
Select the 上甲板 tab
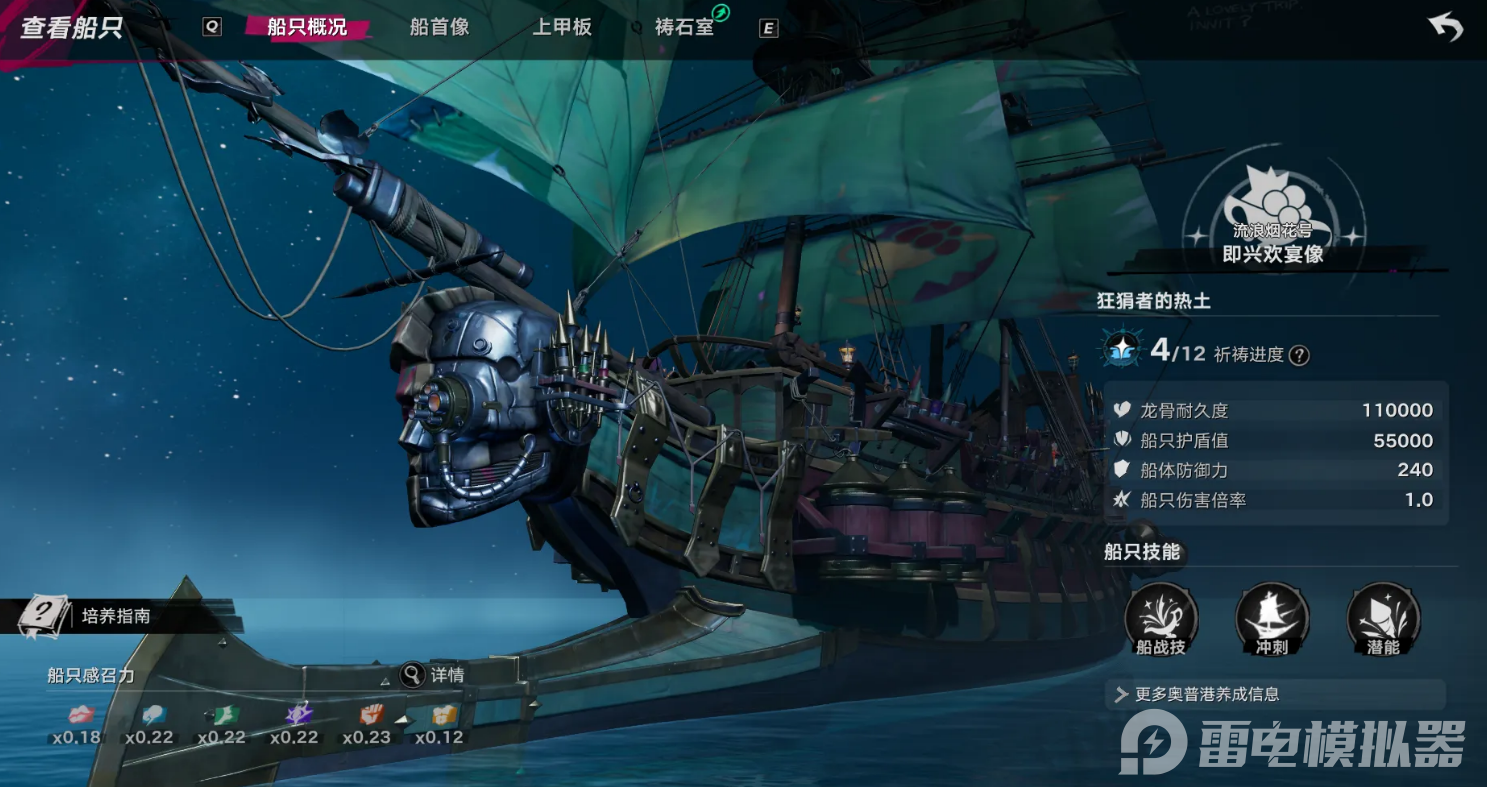coord(562,27)
